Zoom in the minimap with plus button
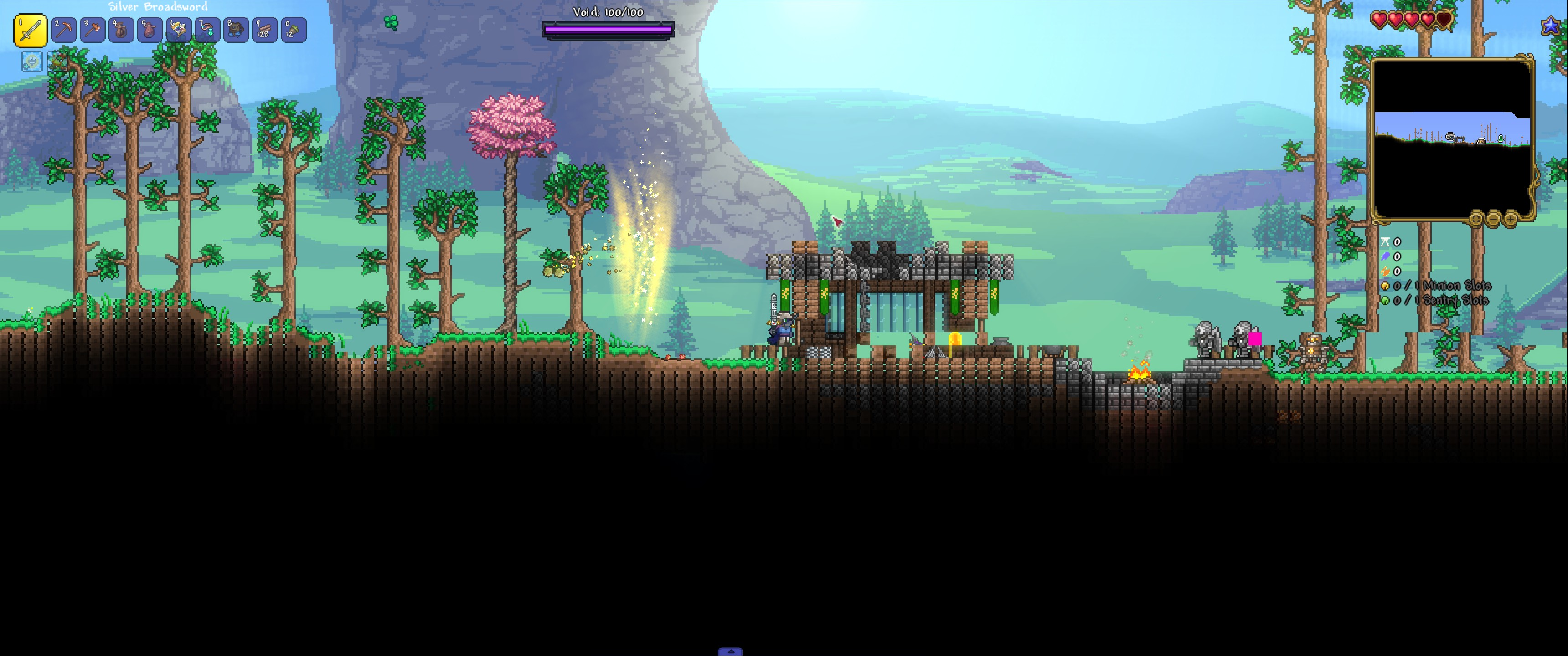 coord(1510,219)
